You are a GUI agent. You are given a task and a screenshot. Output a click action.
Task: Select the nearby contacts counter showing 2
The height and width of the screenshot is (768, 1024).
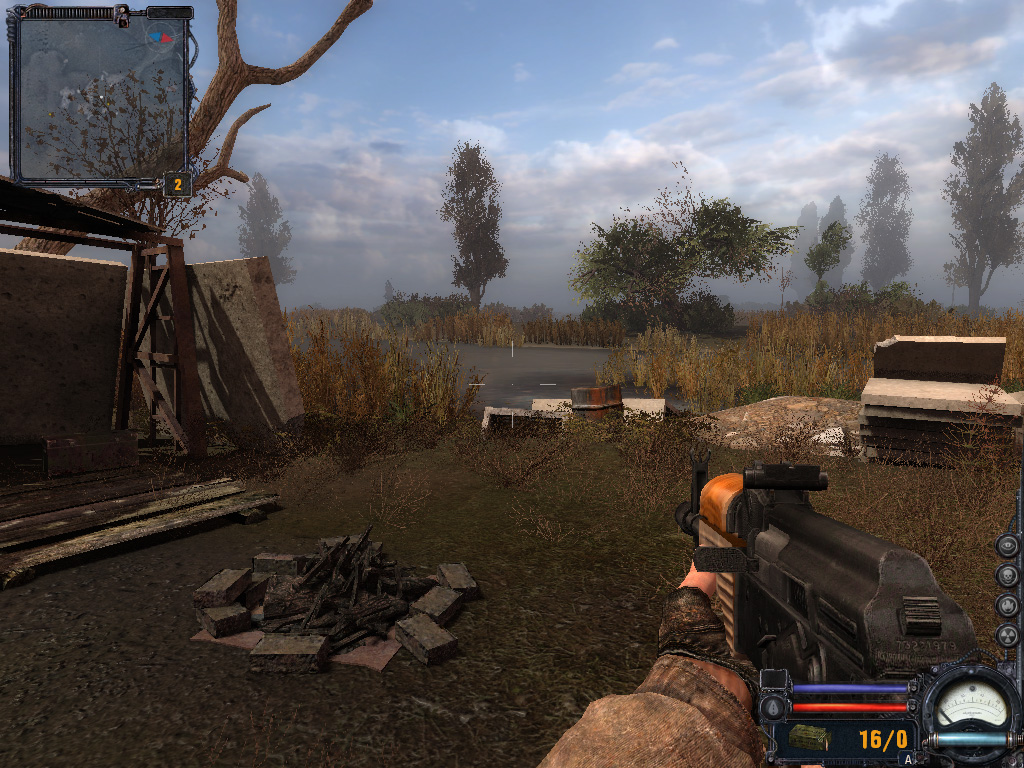(x=177, y=184)
